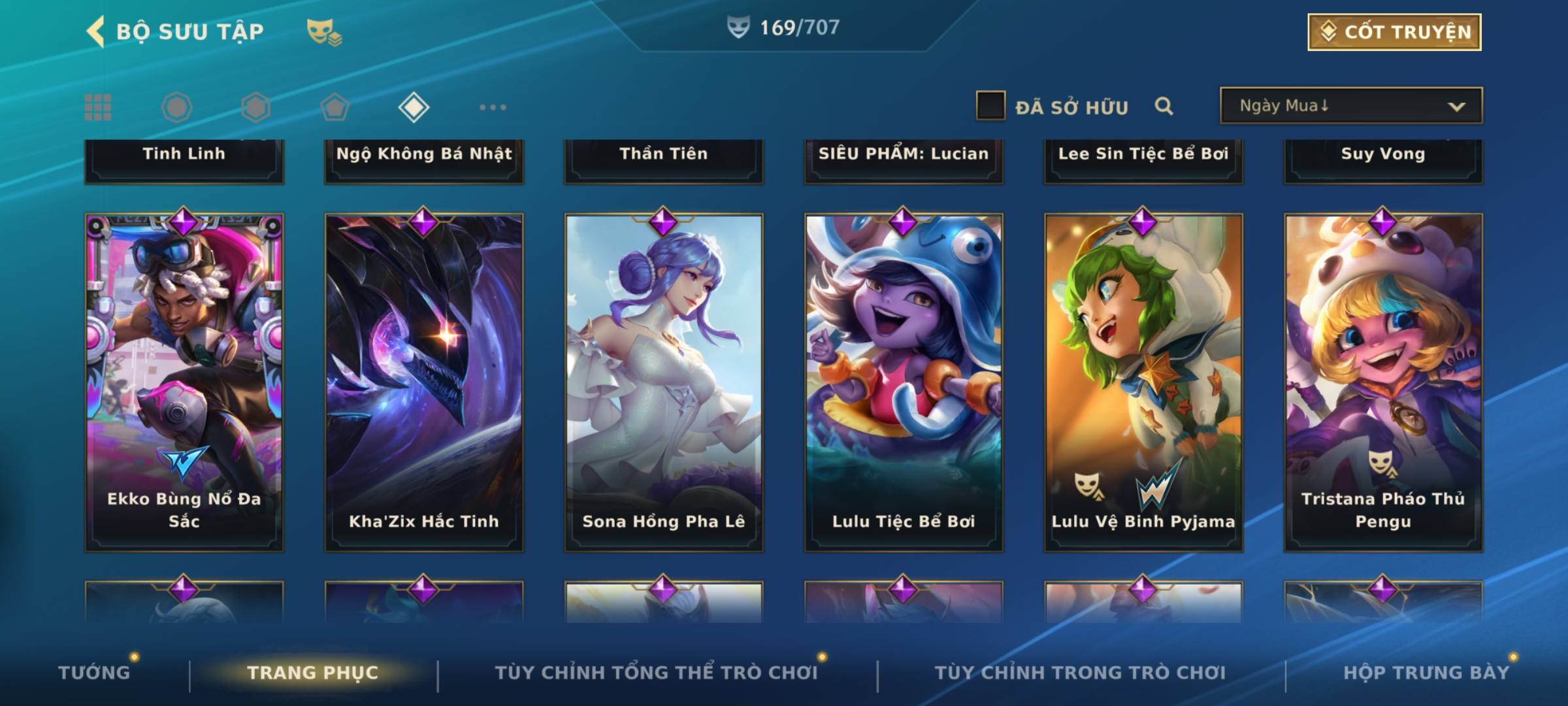Open the Ngày Mua sort dropdown
This screenshot has width=1568, height=706.
click(x=1350, y=106)
